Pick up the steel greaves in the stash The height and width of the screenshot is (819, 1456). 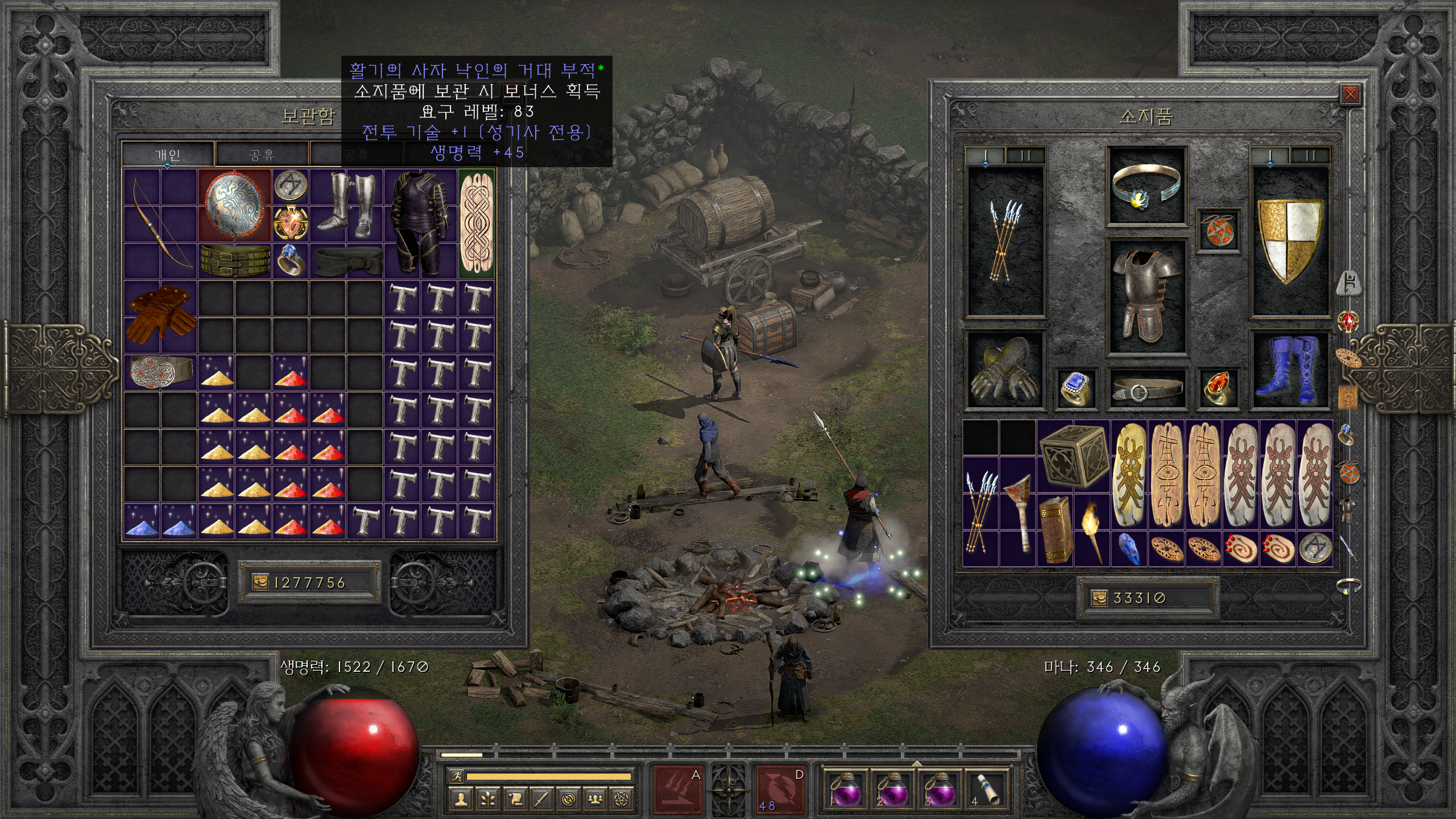pos(346,205)
